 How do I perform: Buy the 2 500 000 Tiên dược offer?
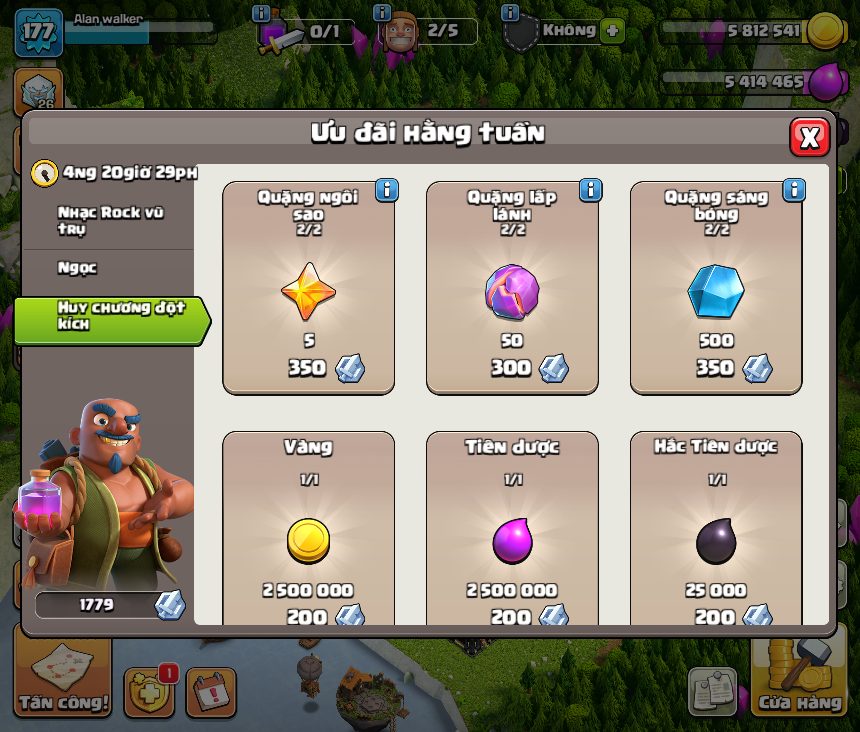tap(512, 530)
